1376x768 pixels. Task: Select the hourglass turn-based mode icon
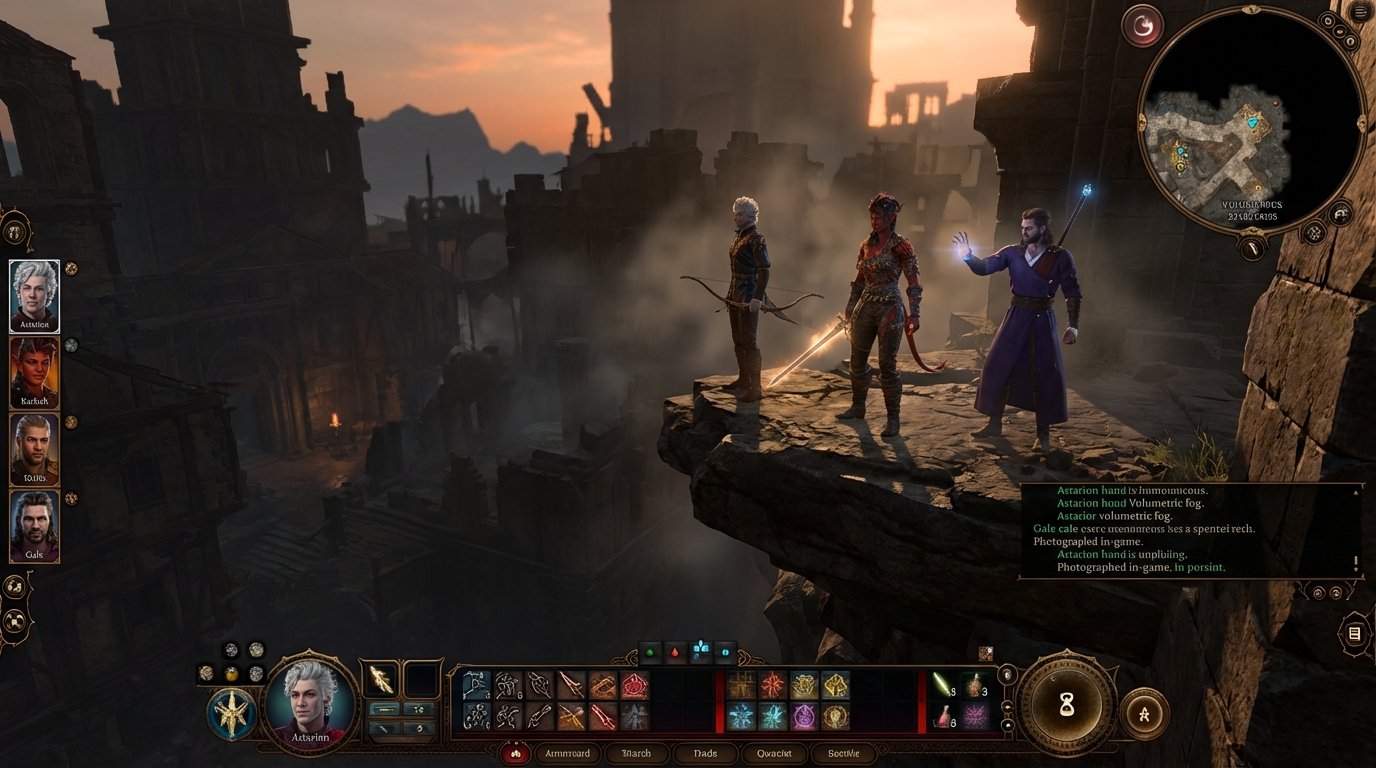pos(1067,705)
